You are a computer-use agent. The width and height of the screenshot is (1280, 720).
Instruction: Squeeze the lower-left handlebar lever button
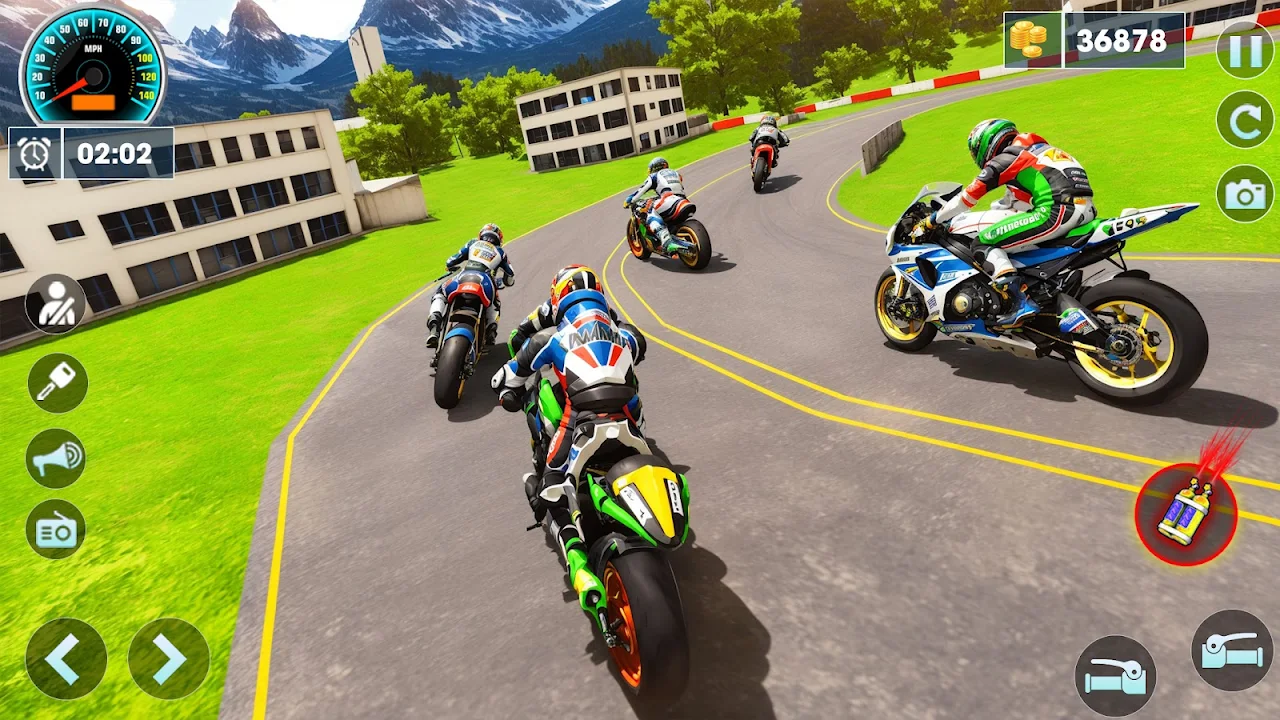click(1115, 676)
